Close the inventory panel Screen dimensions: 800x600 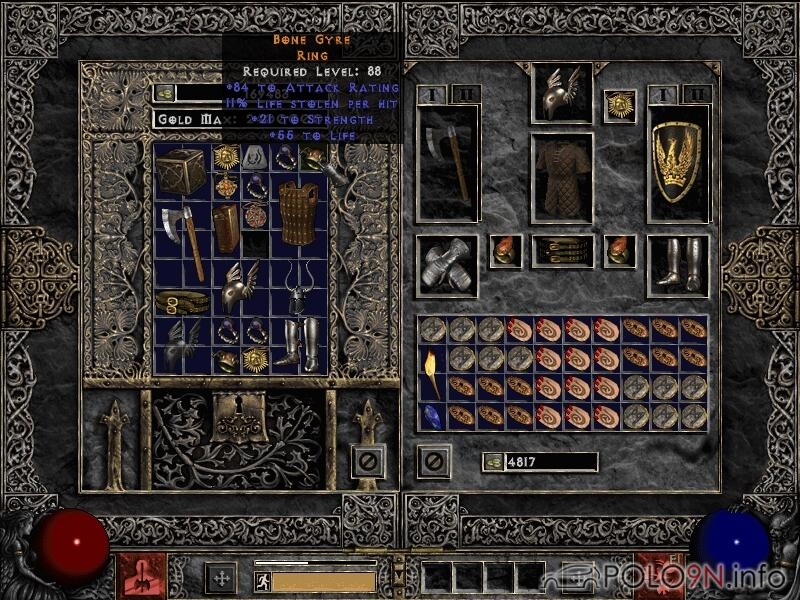click(434, 461)
